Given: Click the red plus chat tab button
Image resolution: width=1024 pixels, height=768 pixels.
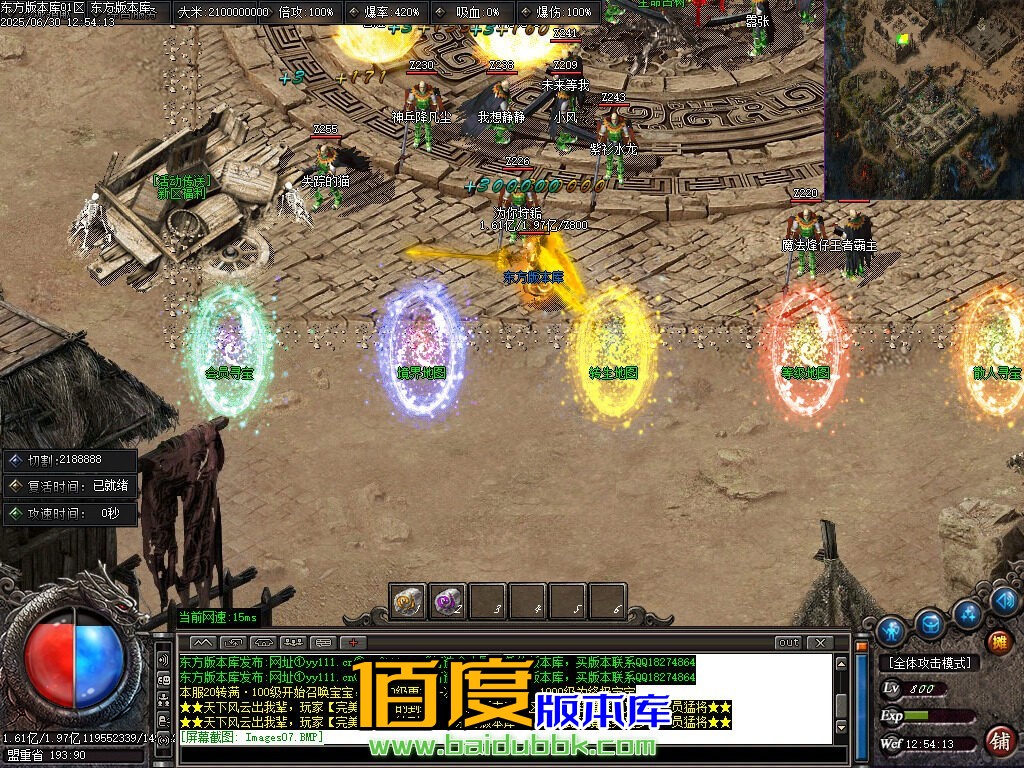Looking at the screenshot, I should [x=353, y=642].
